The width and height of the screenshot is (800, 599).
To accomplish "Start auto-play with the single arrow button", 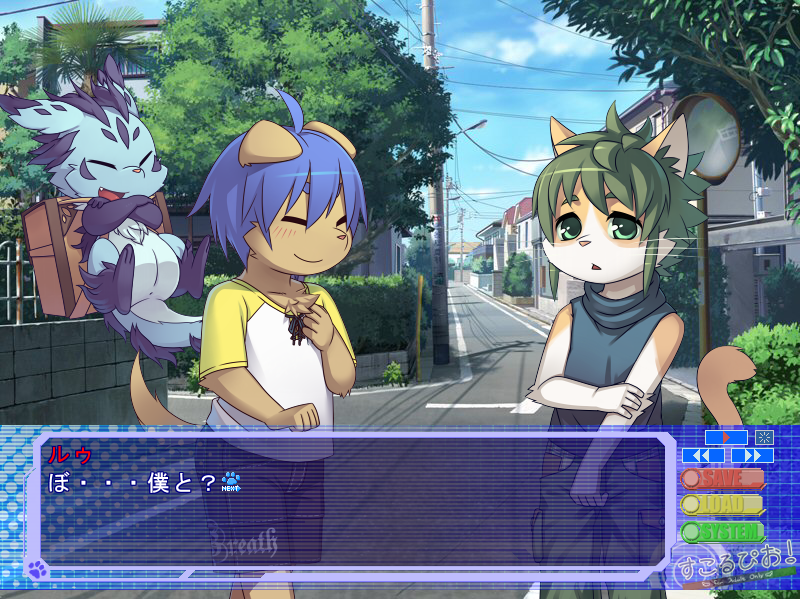I will pos(726,437).
